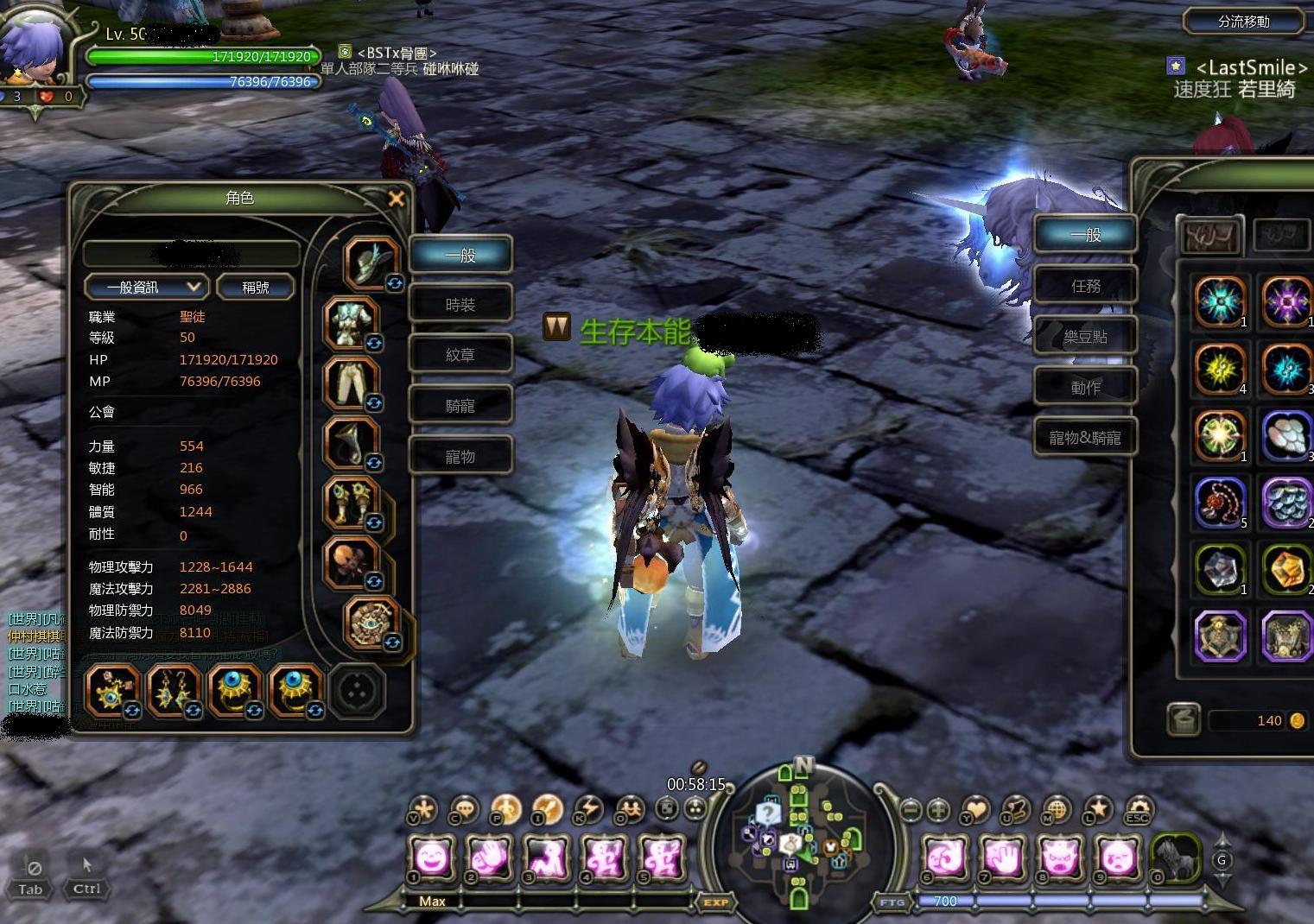Close the 角色 character window

[x=397, y=199]
